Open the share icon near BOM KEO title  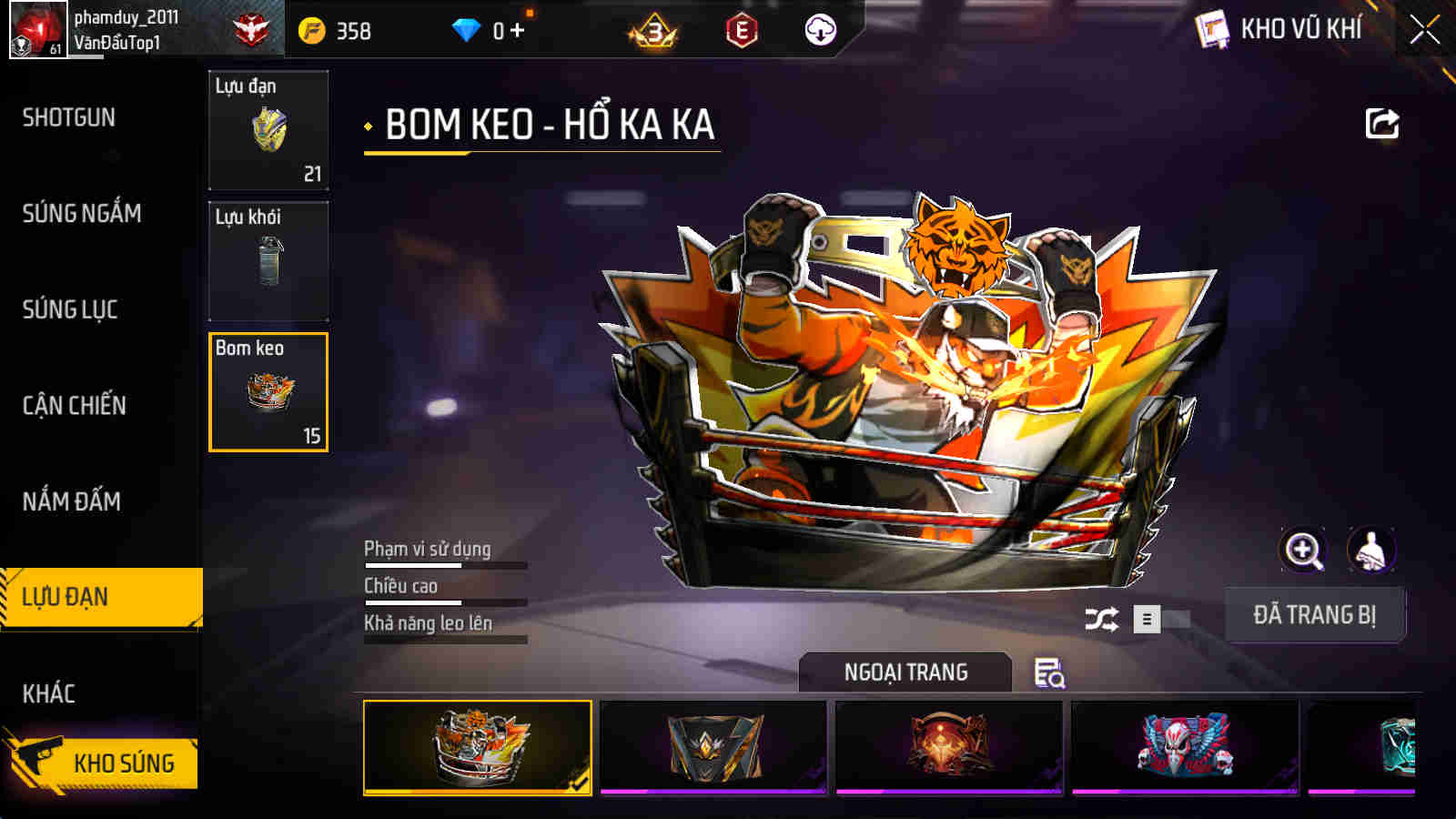1381,123
